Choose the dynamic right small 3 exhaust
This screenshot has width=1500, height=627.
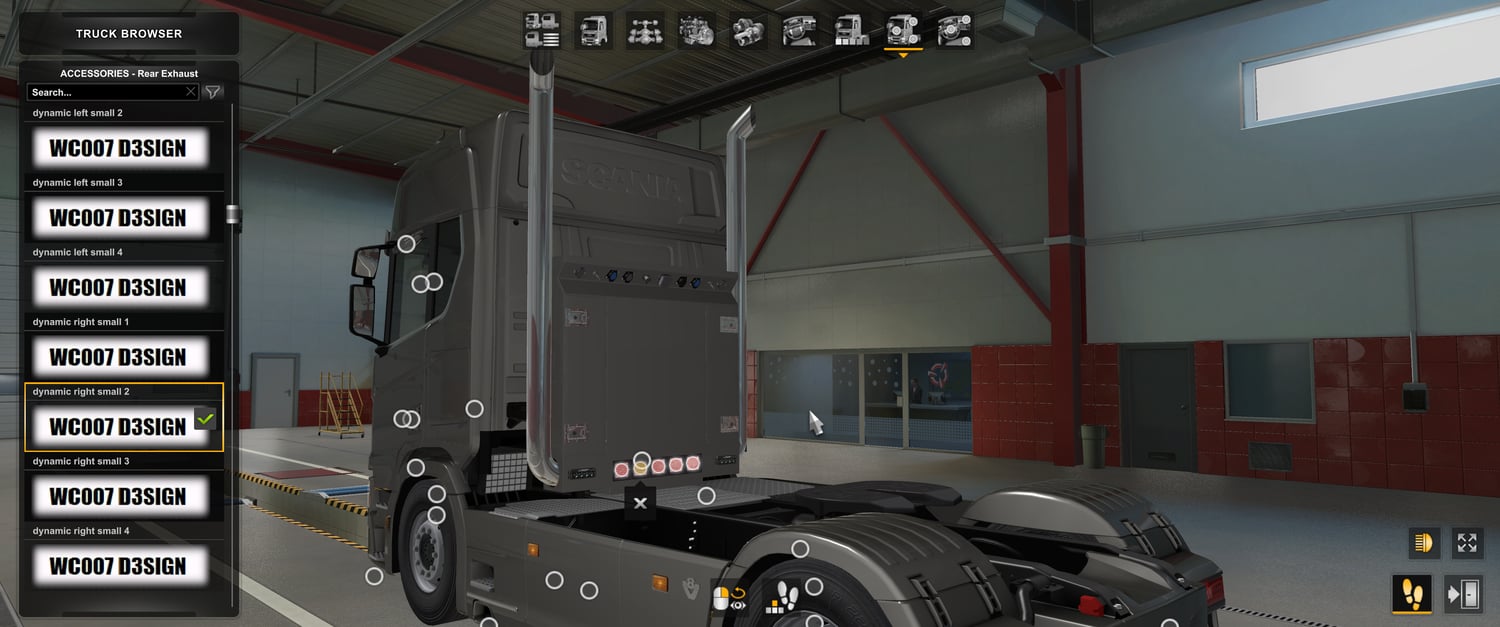tap(119, 497)
